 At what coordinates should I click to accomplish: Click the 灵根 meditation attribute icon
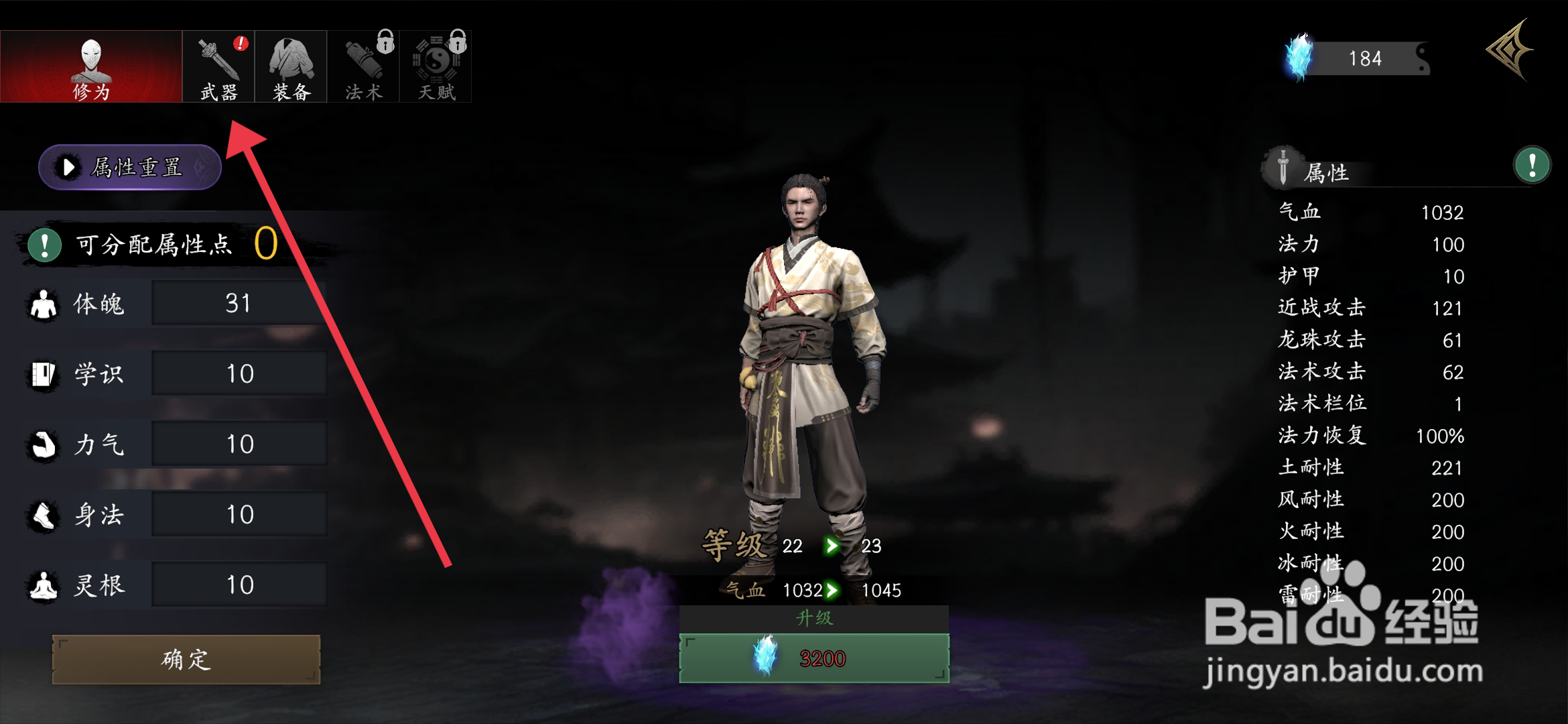coord(42,585)
